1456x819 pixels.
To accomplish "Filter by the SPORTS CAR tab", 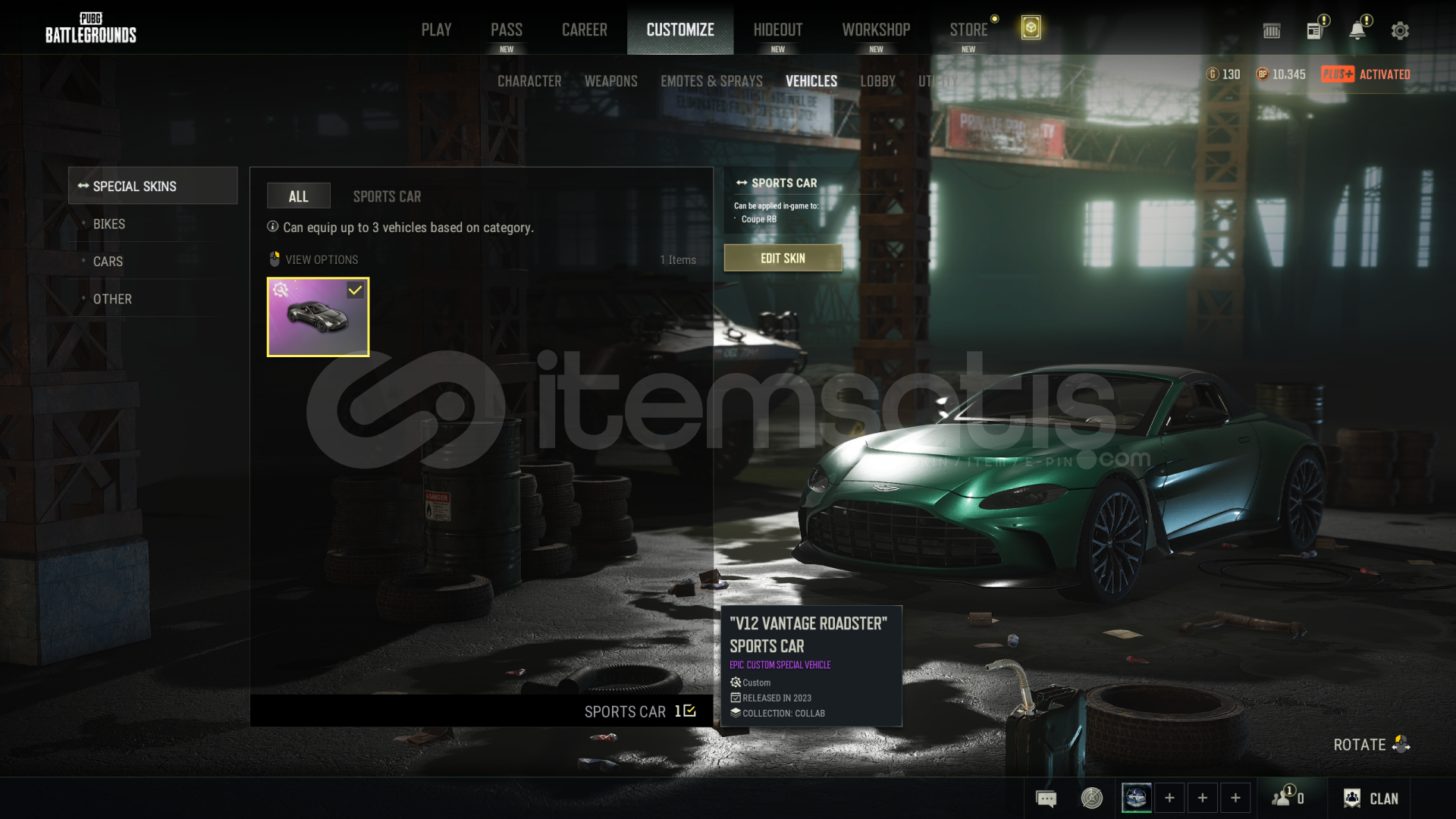I will tap(387, 196).
